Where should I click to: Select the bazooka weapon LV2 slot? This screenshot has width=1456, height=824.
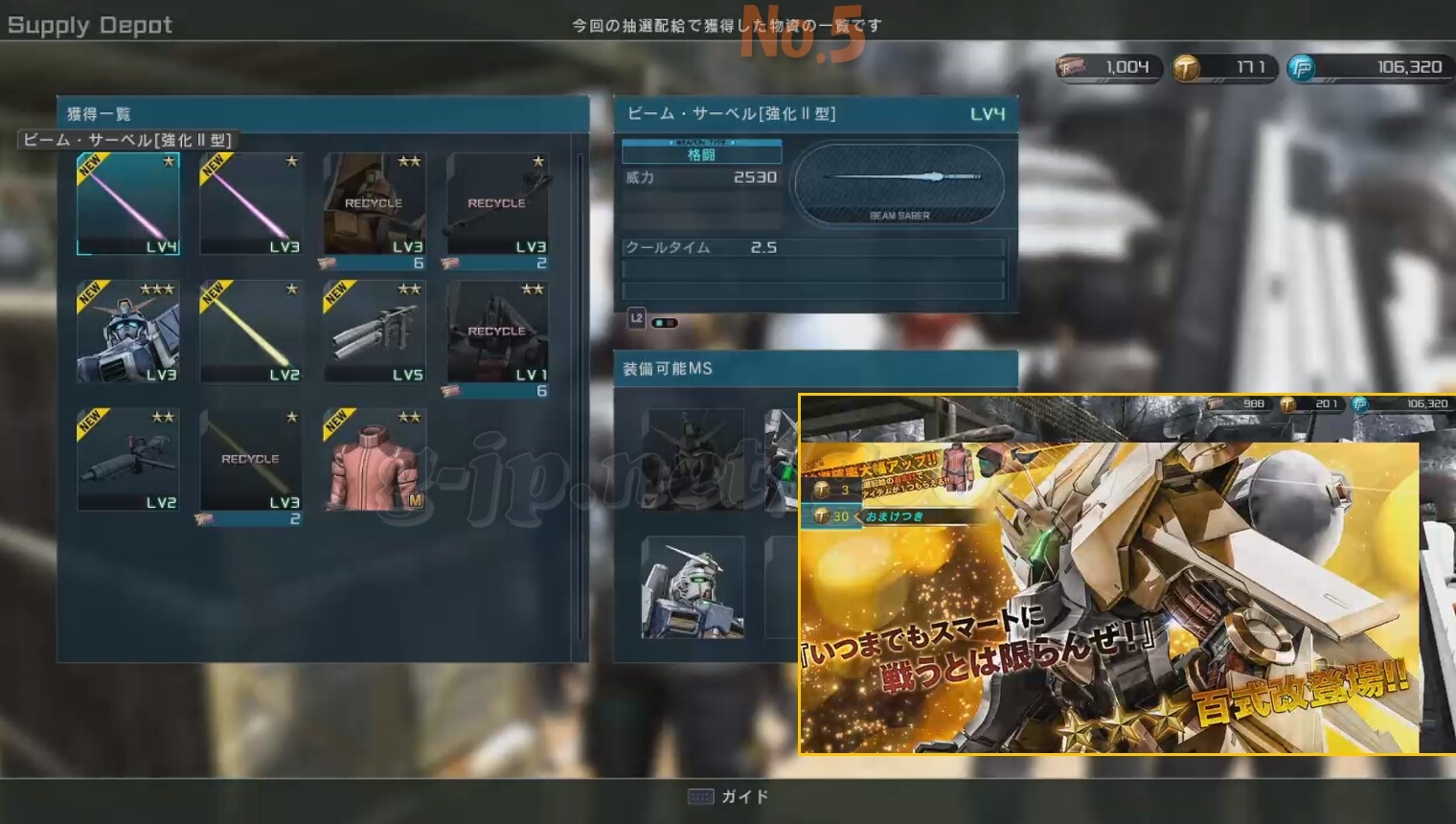pos(127,459)
